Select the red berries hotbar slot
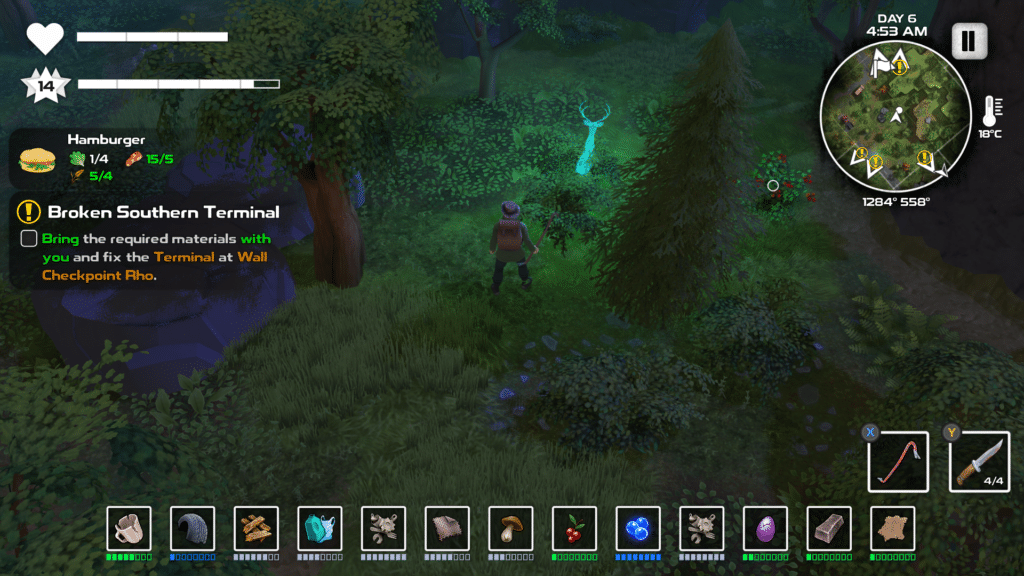Image resolution: width=1024 pixels, height=576 pixels. (575, 528)
